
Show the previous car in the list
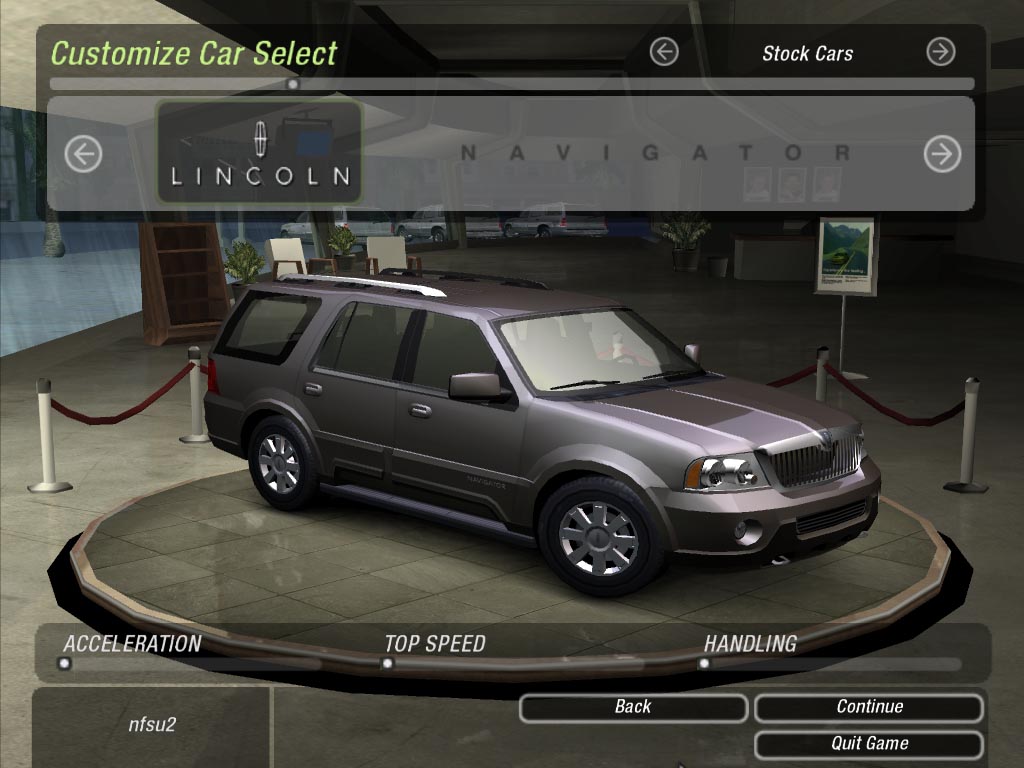83,154
